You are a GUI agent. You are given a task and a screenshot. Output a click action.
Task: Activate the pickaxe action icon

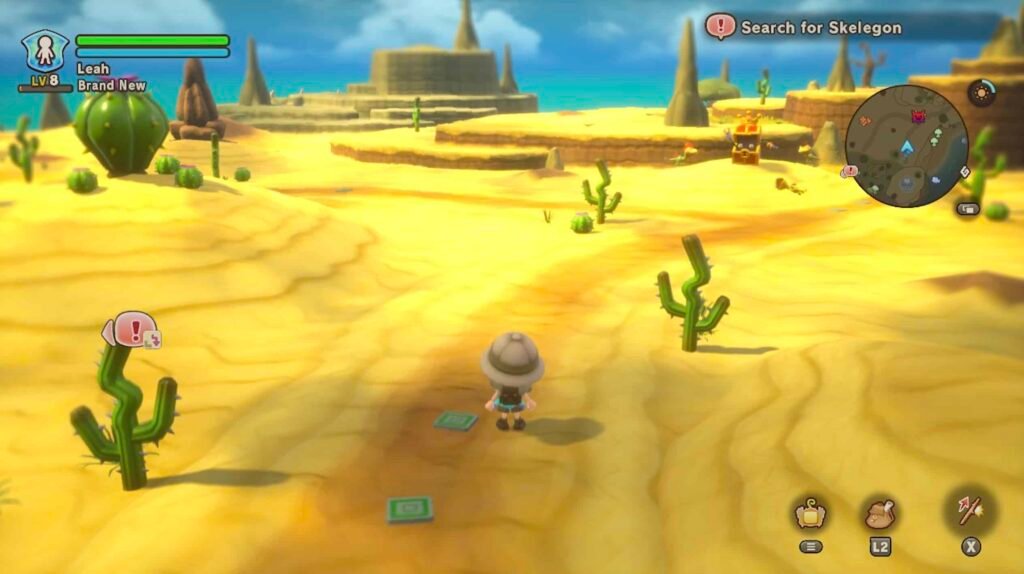pyautogui.click(x=970, y=512)
